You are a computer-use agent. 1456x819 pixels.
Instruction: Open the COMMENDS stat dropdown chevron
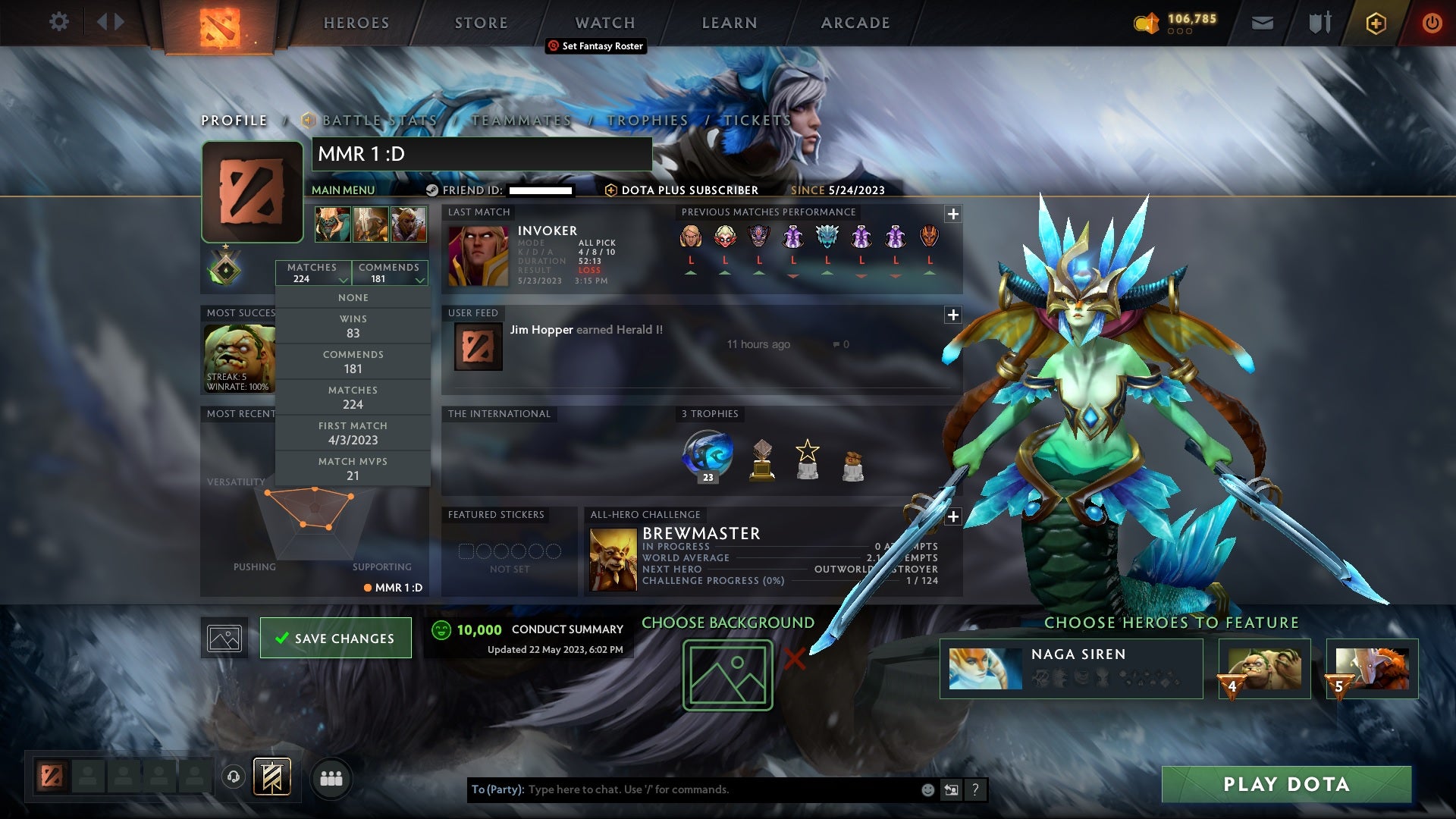coord(419,278)
